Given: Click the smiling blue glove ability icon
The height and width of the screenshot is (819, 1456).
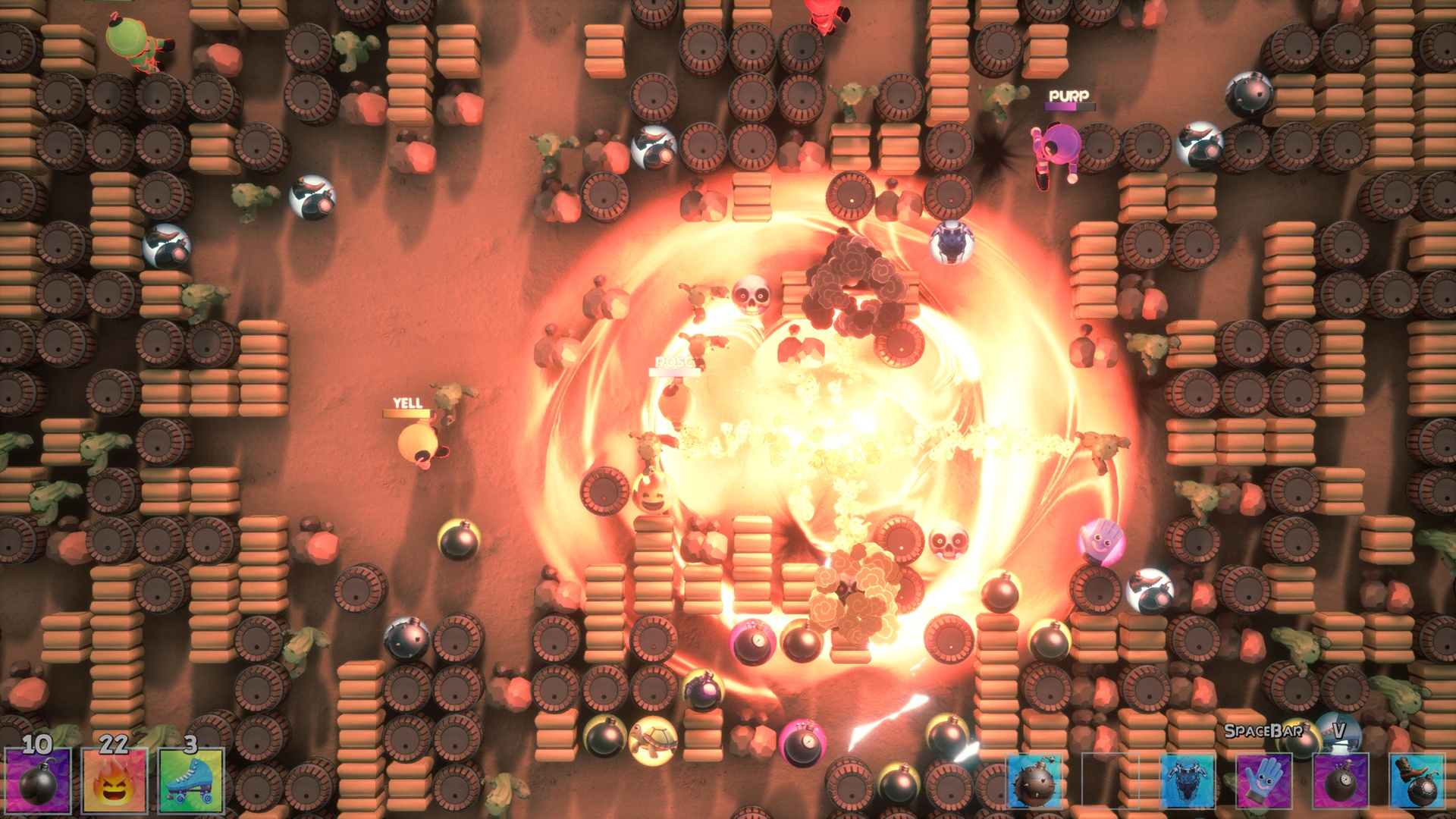Looking at the screenshot, I should (1263, 781).
